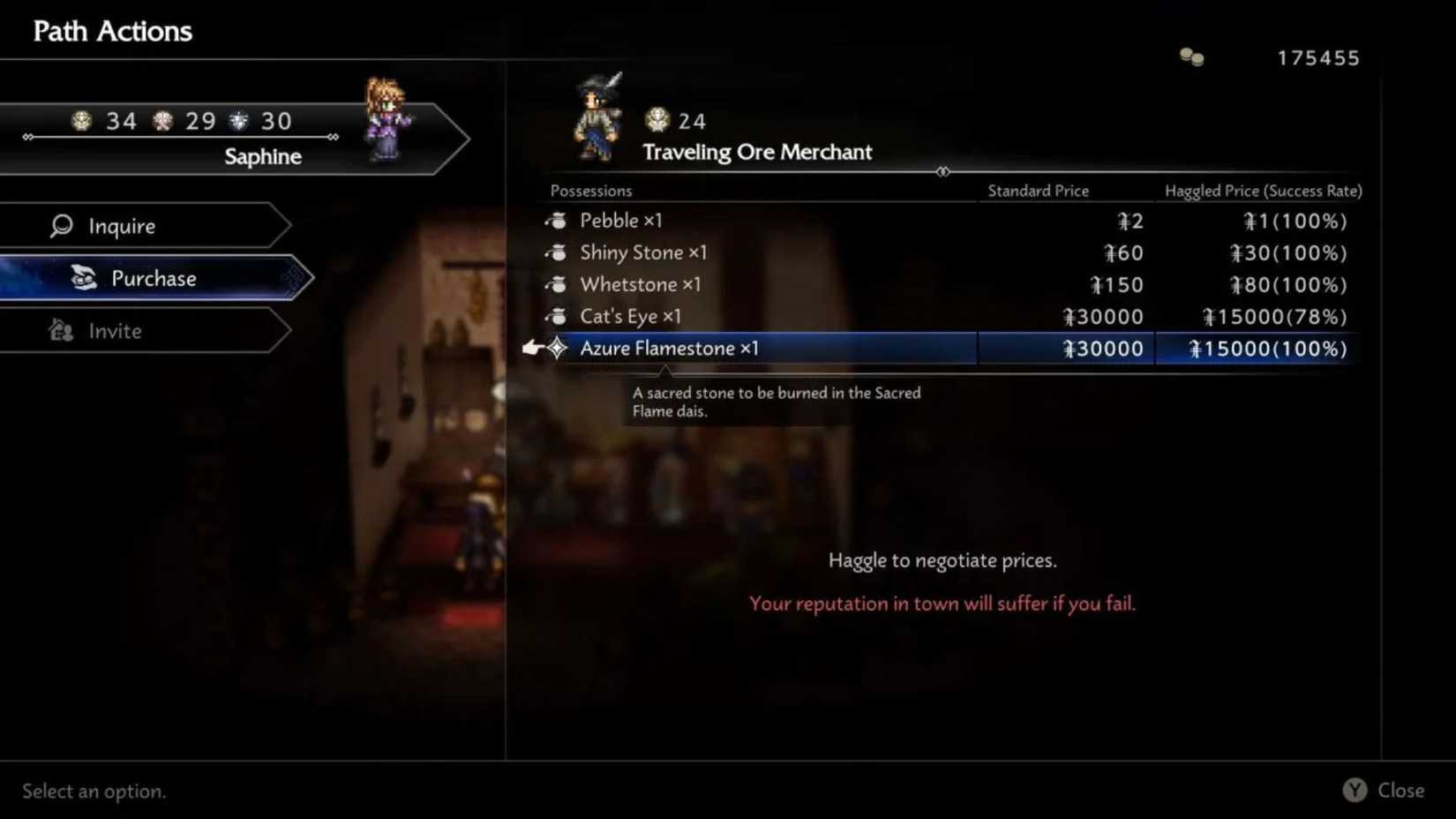This screenshot has width=1456, height=819.
Task: Select the Whetstone haggled price
Action: (x=1287, y=284)
